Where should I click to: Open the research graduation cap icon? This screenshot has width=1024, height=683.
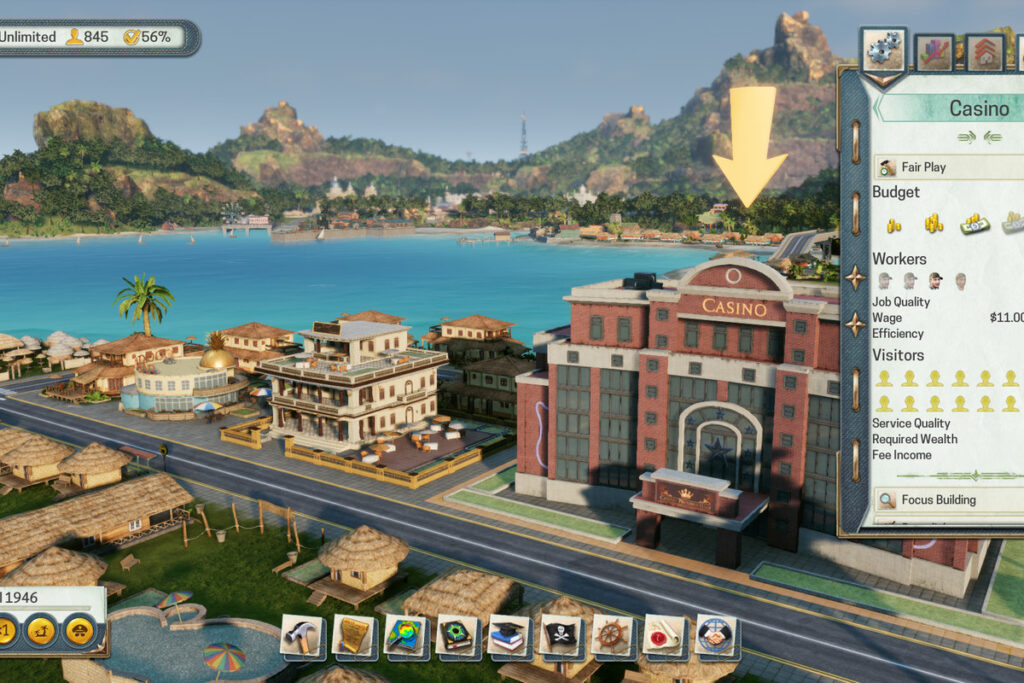click(x=509, y=634)
